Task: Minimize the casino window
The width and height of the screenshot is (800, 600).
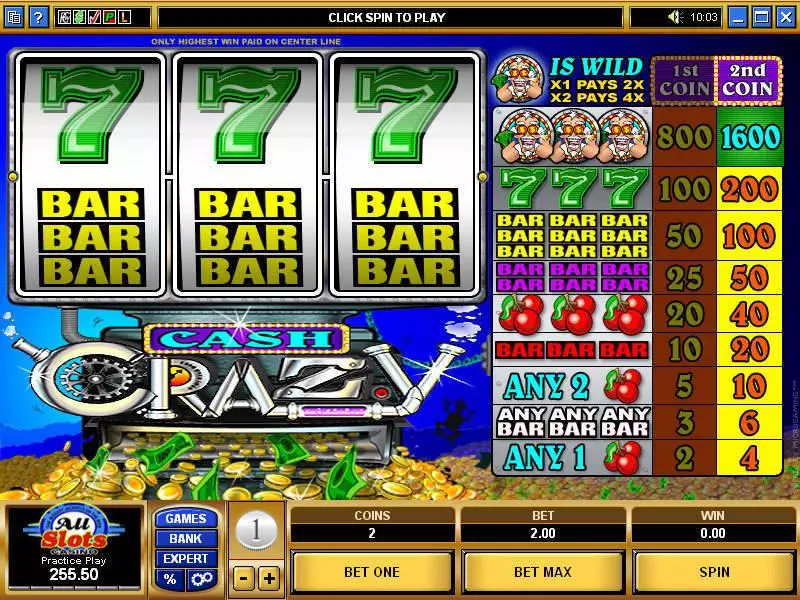Action: pyautogui.click(x=738, y=17)
